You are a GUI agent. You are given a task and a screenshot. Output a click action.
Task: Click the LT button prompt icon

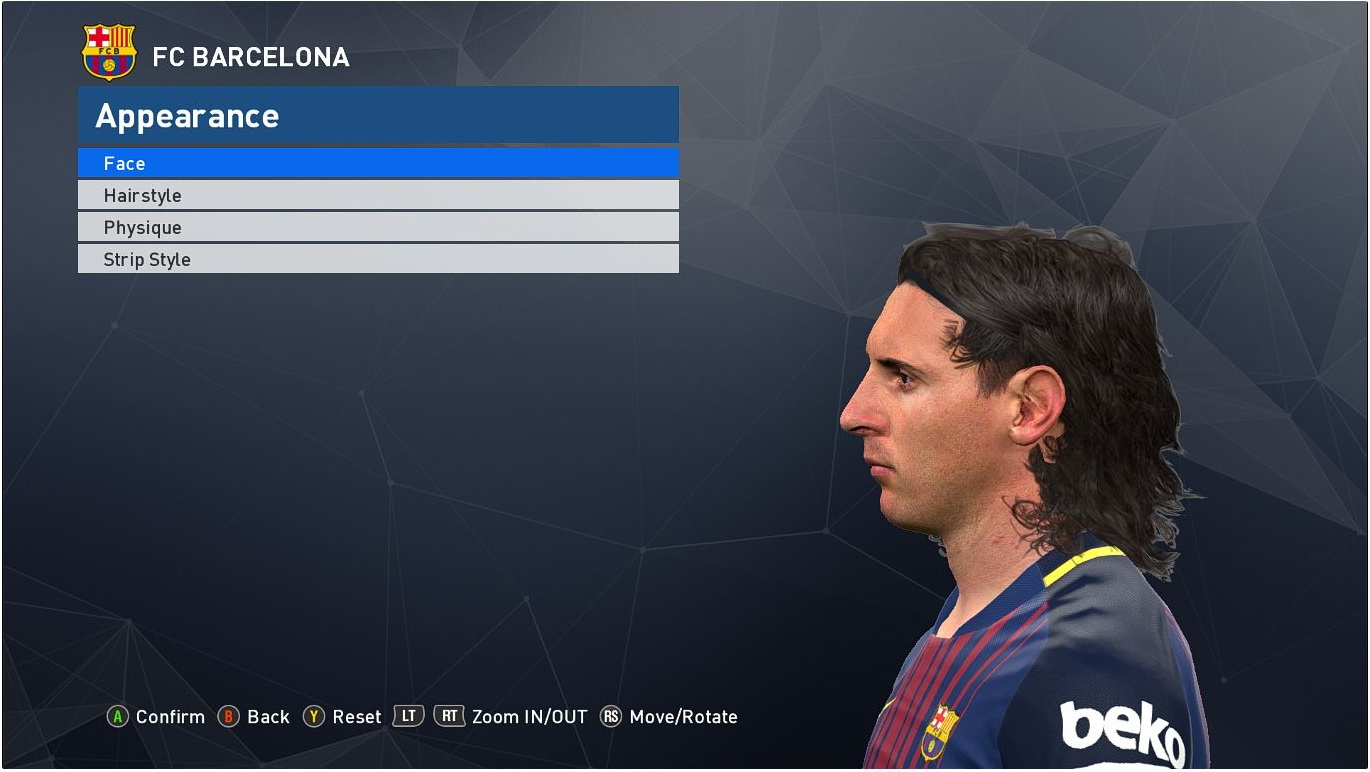(409, 716)
